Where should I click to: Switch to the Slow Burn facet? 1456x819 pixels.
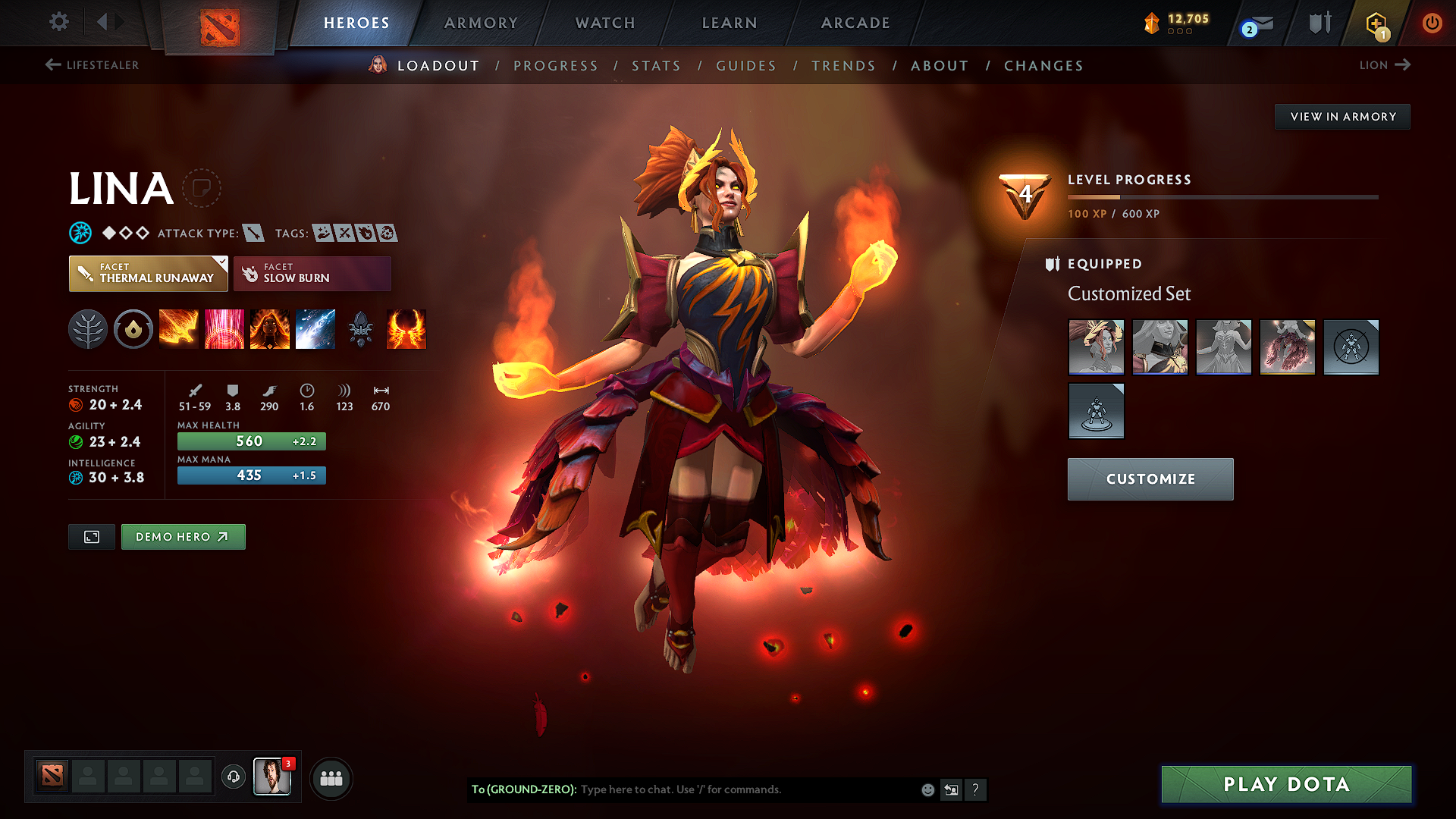(312, 273)
